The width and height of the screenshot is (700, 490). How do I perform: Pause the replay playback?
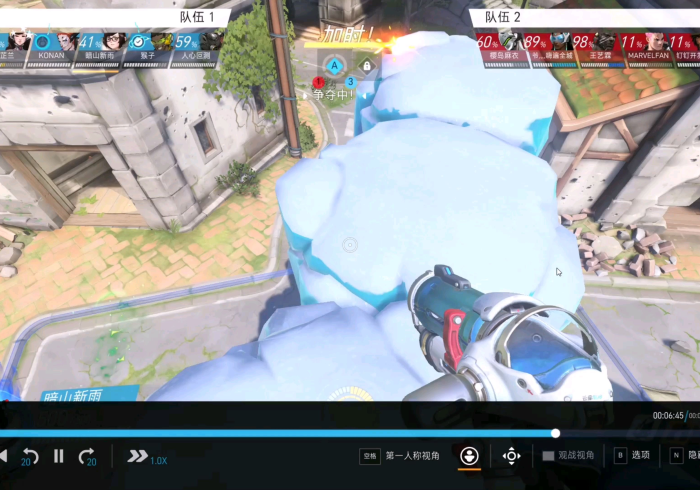(59, 456)
